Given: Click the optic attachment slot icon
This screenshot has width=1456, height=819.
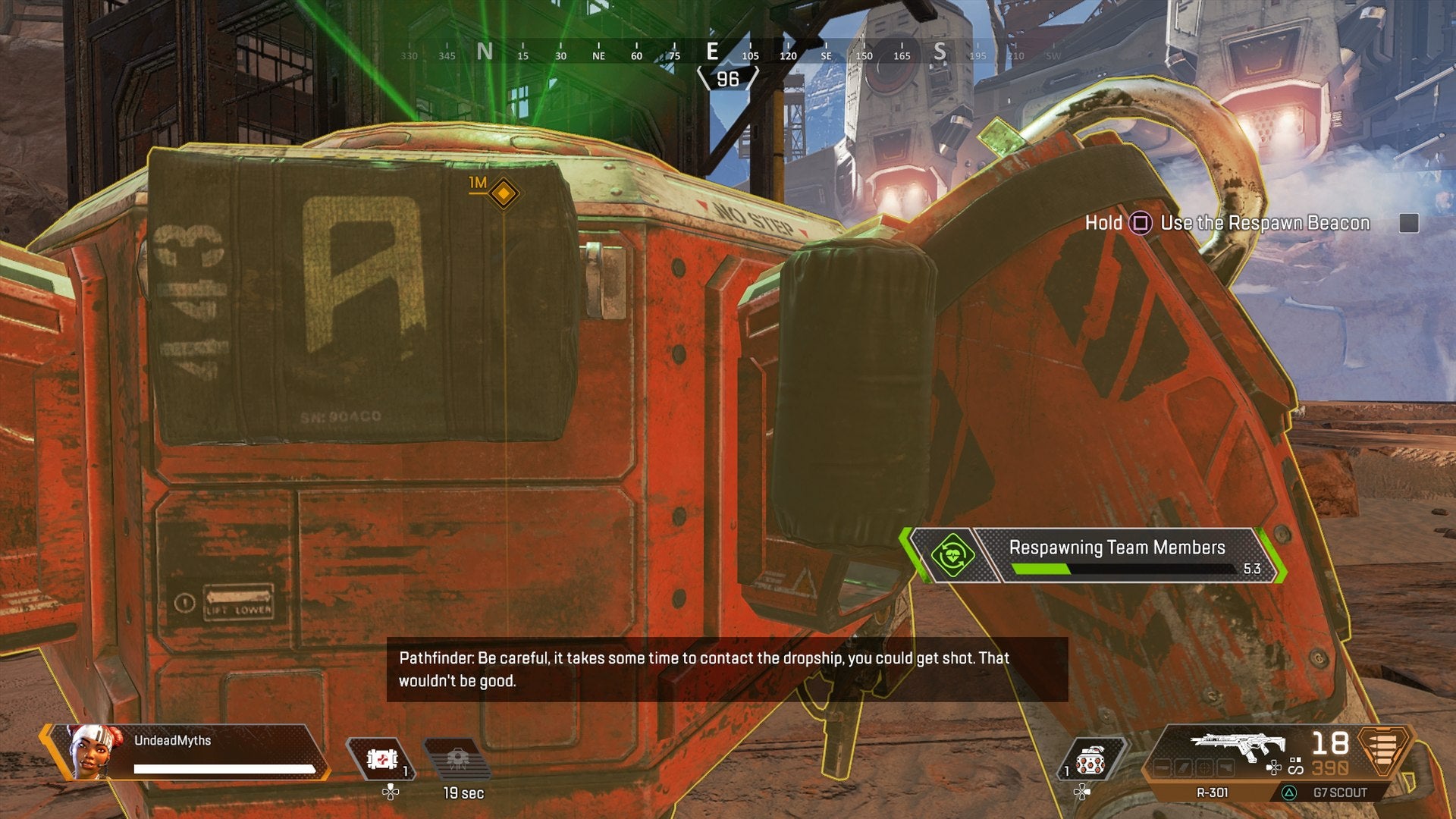Looking at the screenshot, I should click(1206, 767).
